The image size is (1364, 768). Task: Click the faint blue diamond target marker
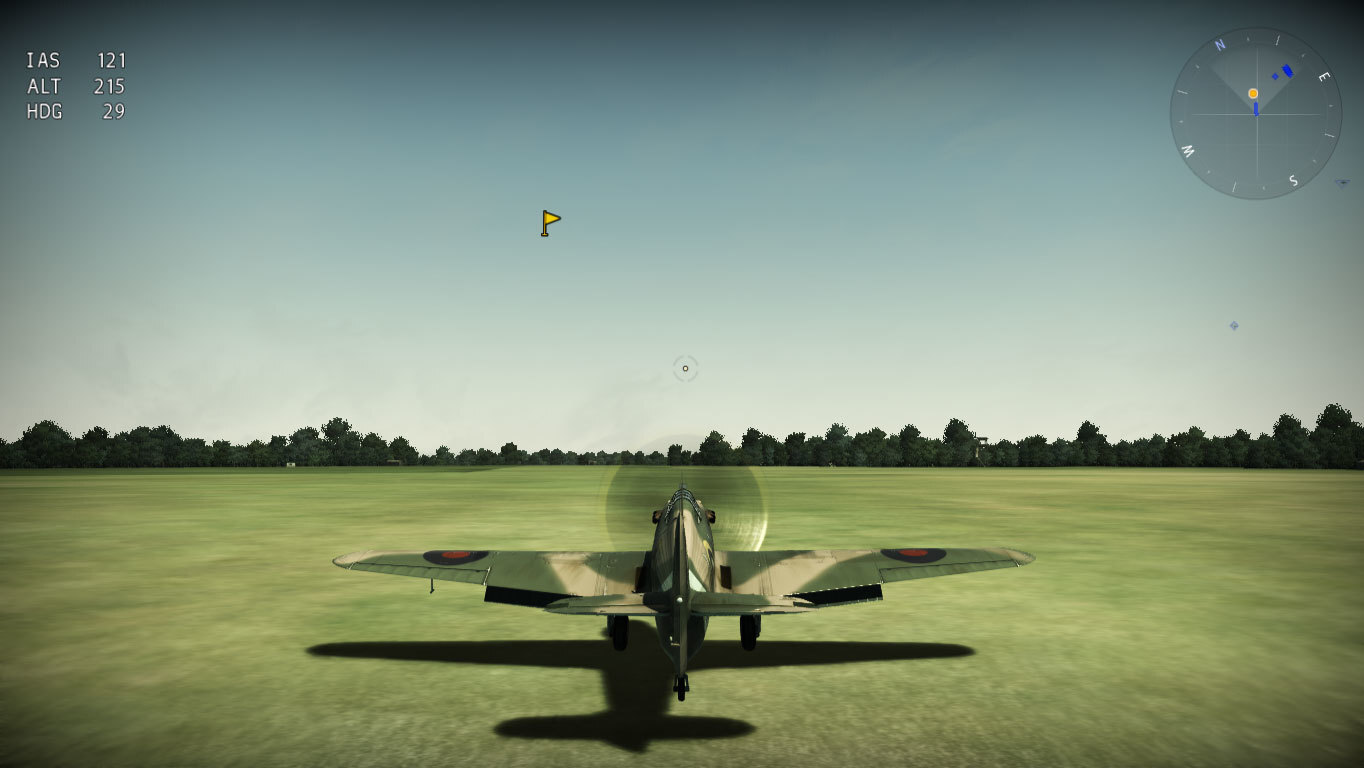[x=1234, y=326]
